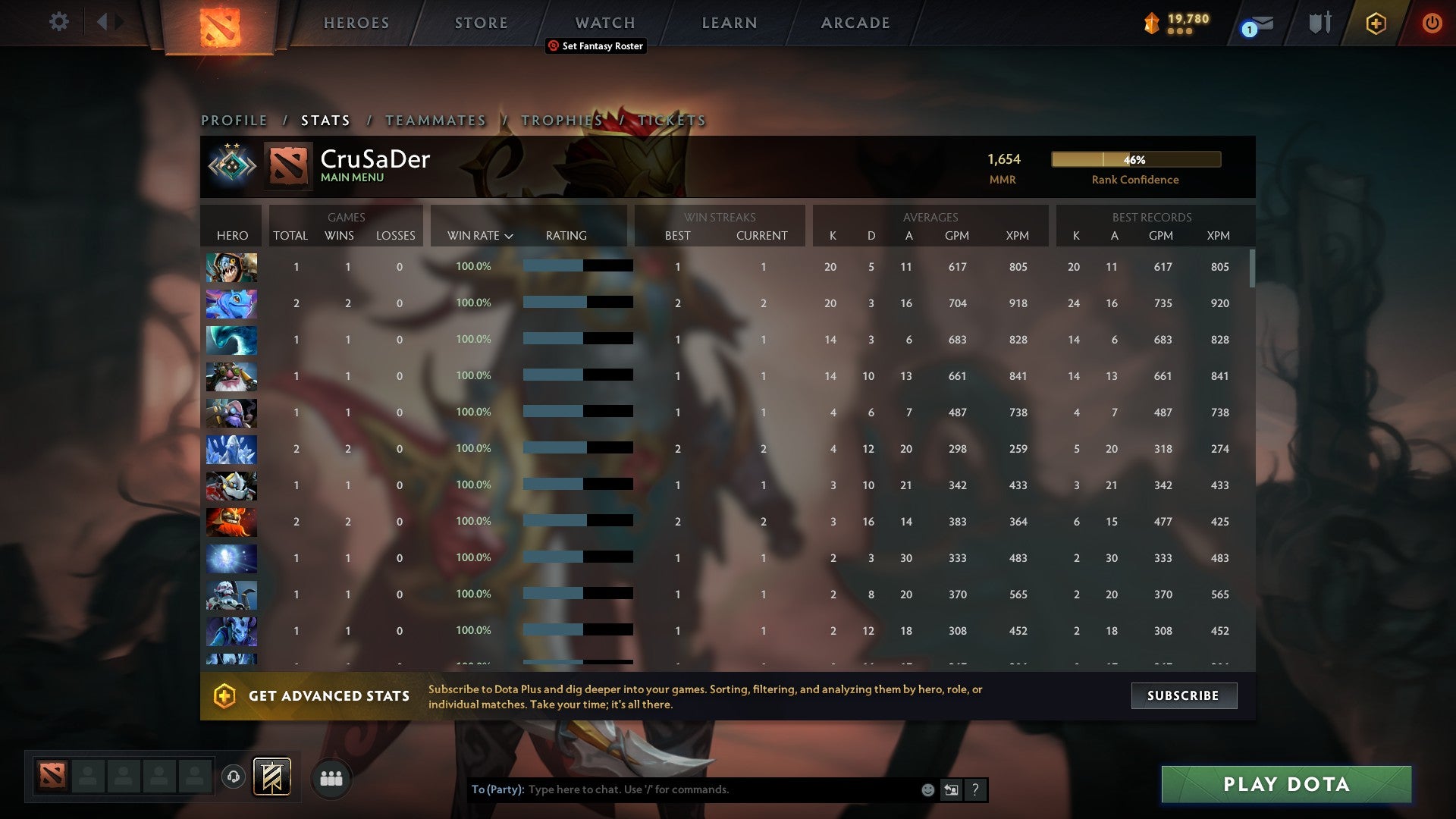Open the ARCADE menu
The image size is (1456, 819).
pos(855,22)
